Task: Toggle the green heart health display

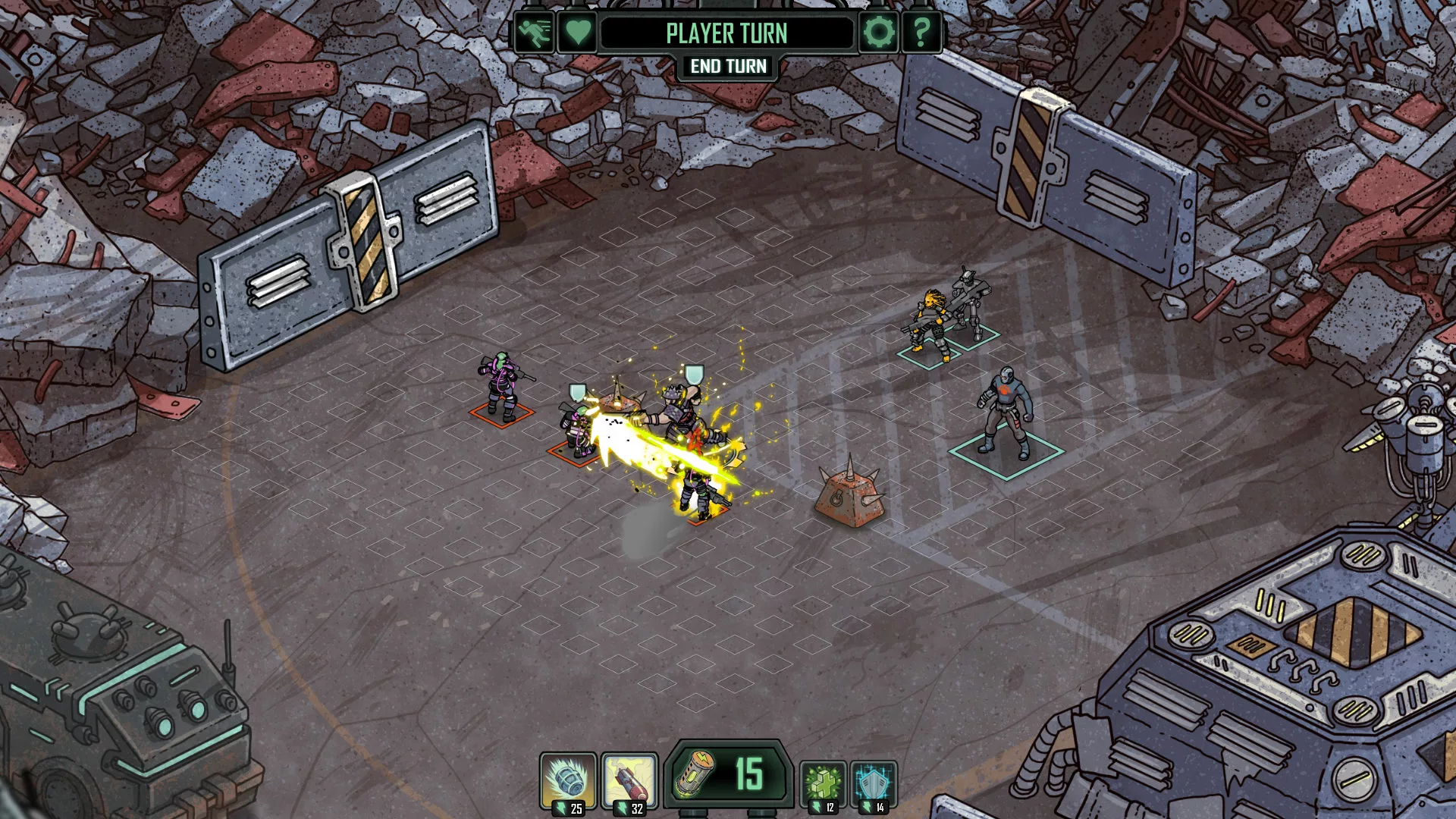Action: [x=578, y=33]
